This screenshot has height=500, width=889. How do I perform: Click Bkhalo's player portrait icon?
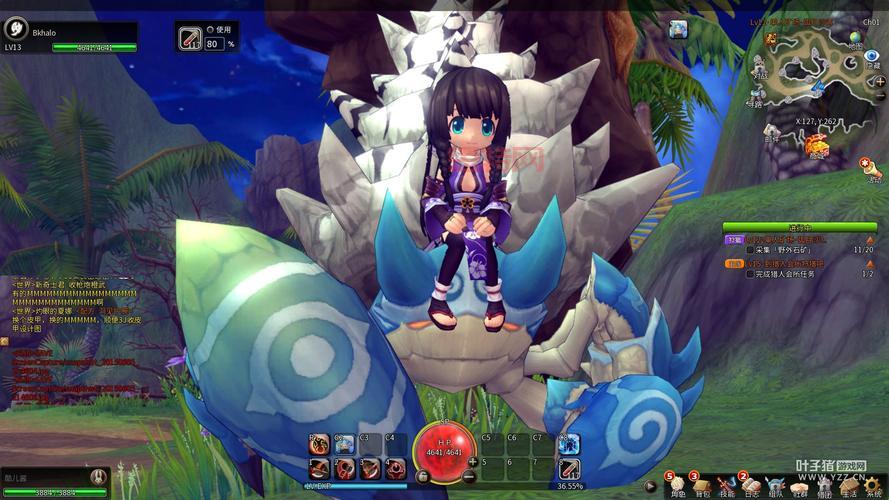point(17,29)
